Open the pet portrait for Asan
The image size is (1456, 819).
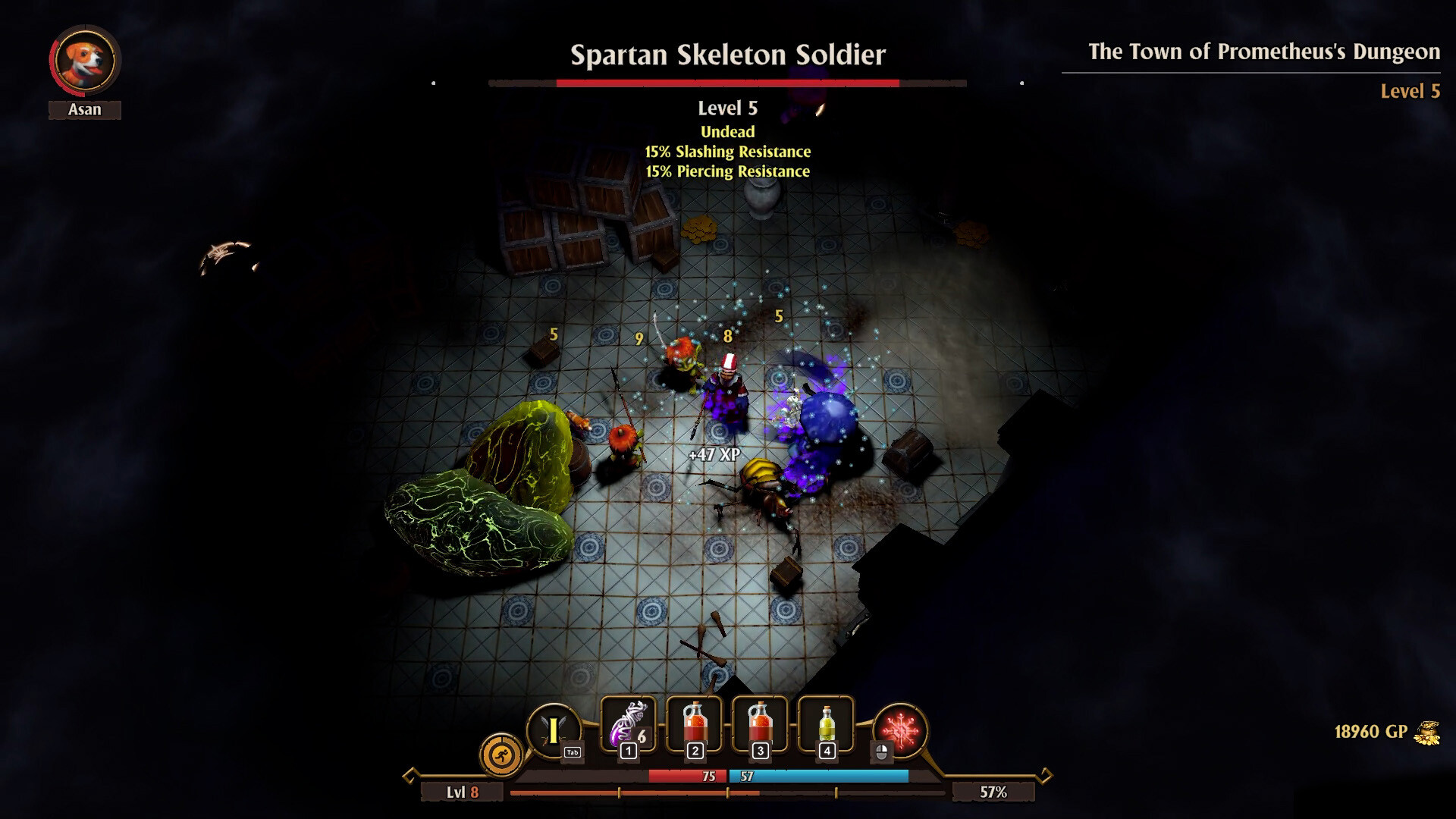click(85, 61)
